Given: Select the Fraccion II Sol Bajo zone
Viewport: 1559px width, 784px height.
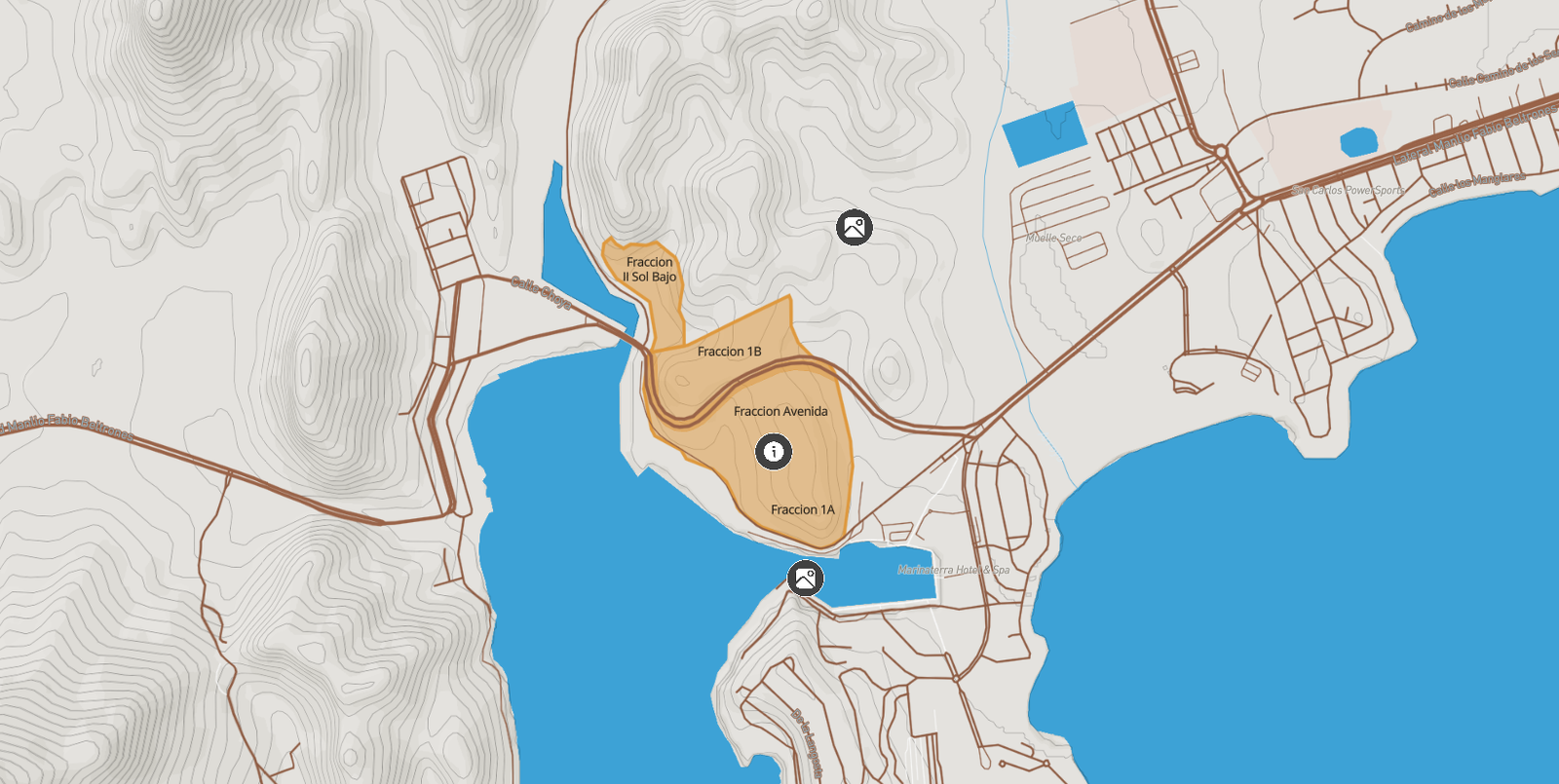Looking at the screenshot, I should (x=649, y=270).
